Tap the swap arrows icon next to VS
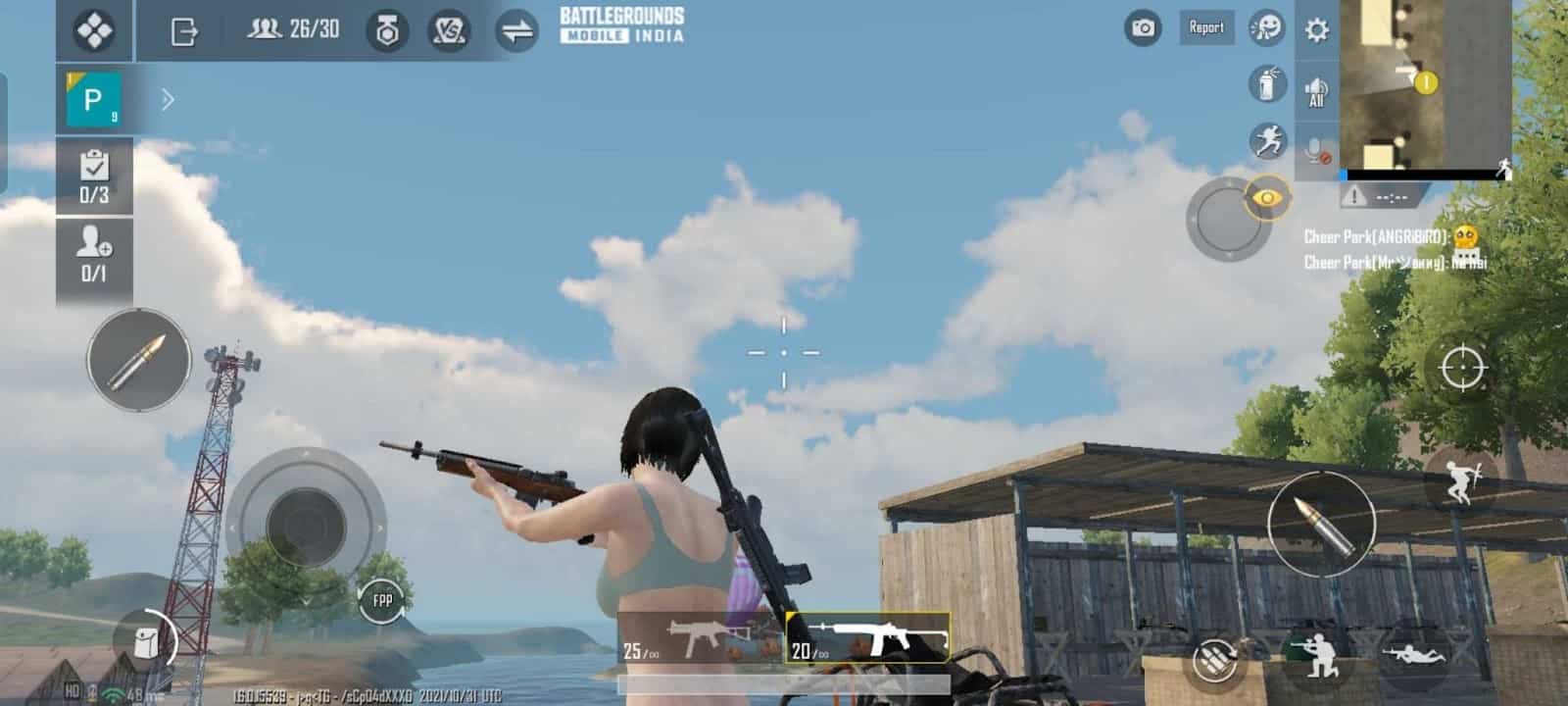The width and height of the screenshot is (1568, 706). click(x=512, y=29)
